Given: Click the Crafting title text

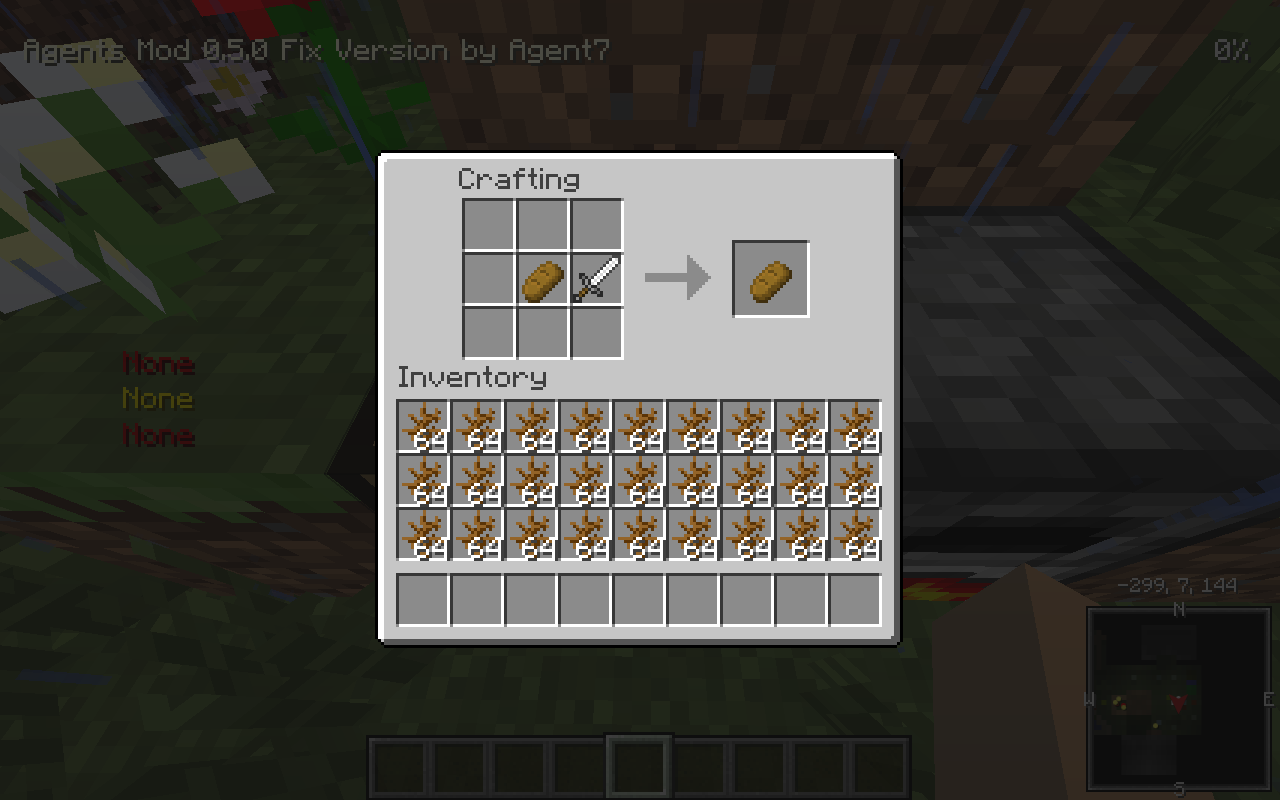Looking at the screenshot, I should pos(519,180).
